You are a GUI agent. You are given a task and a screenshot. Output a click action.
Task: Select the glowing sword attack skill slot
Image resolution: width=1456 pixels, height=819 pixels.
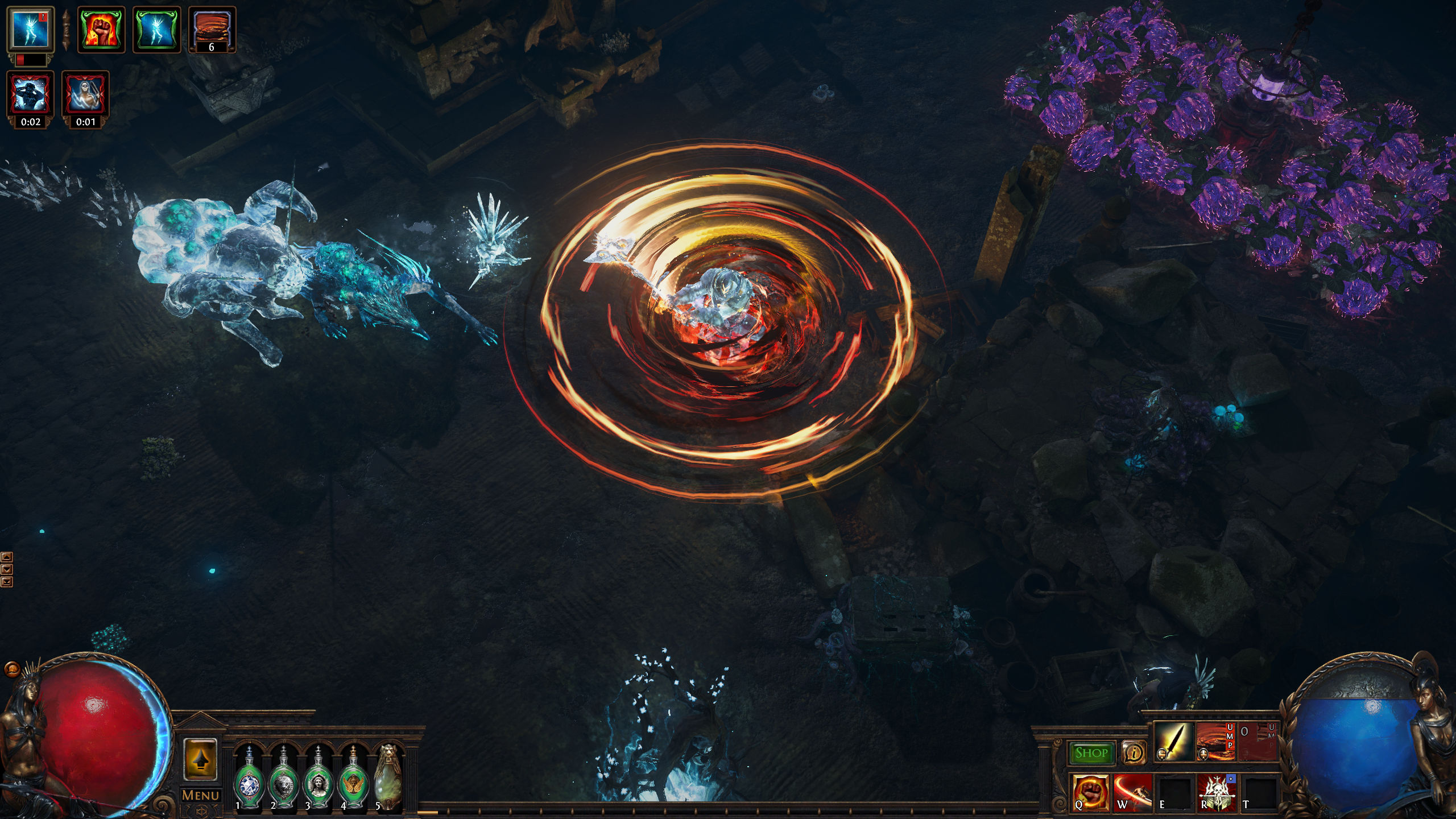(1174, 742)
